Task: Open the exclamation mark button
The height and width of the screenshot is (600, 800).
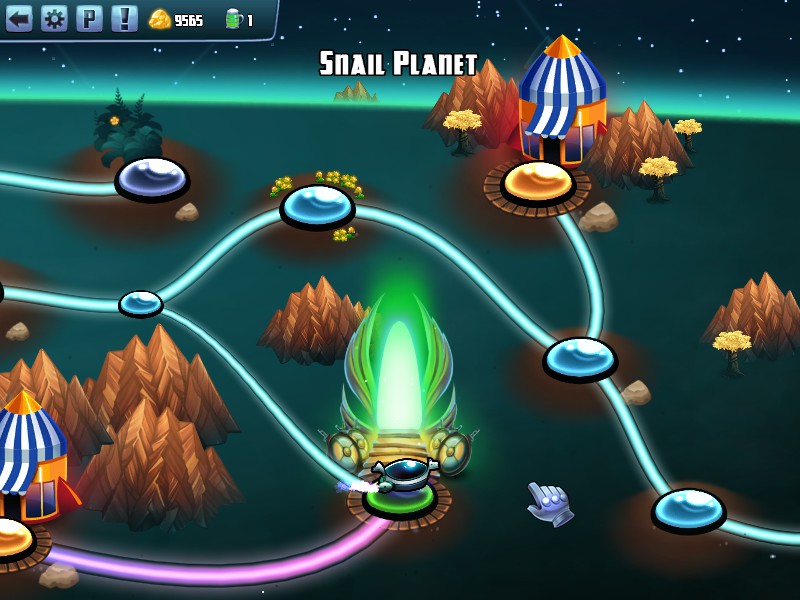Action: click(124, 18)
